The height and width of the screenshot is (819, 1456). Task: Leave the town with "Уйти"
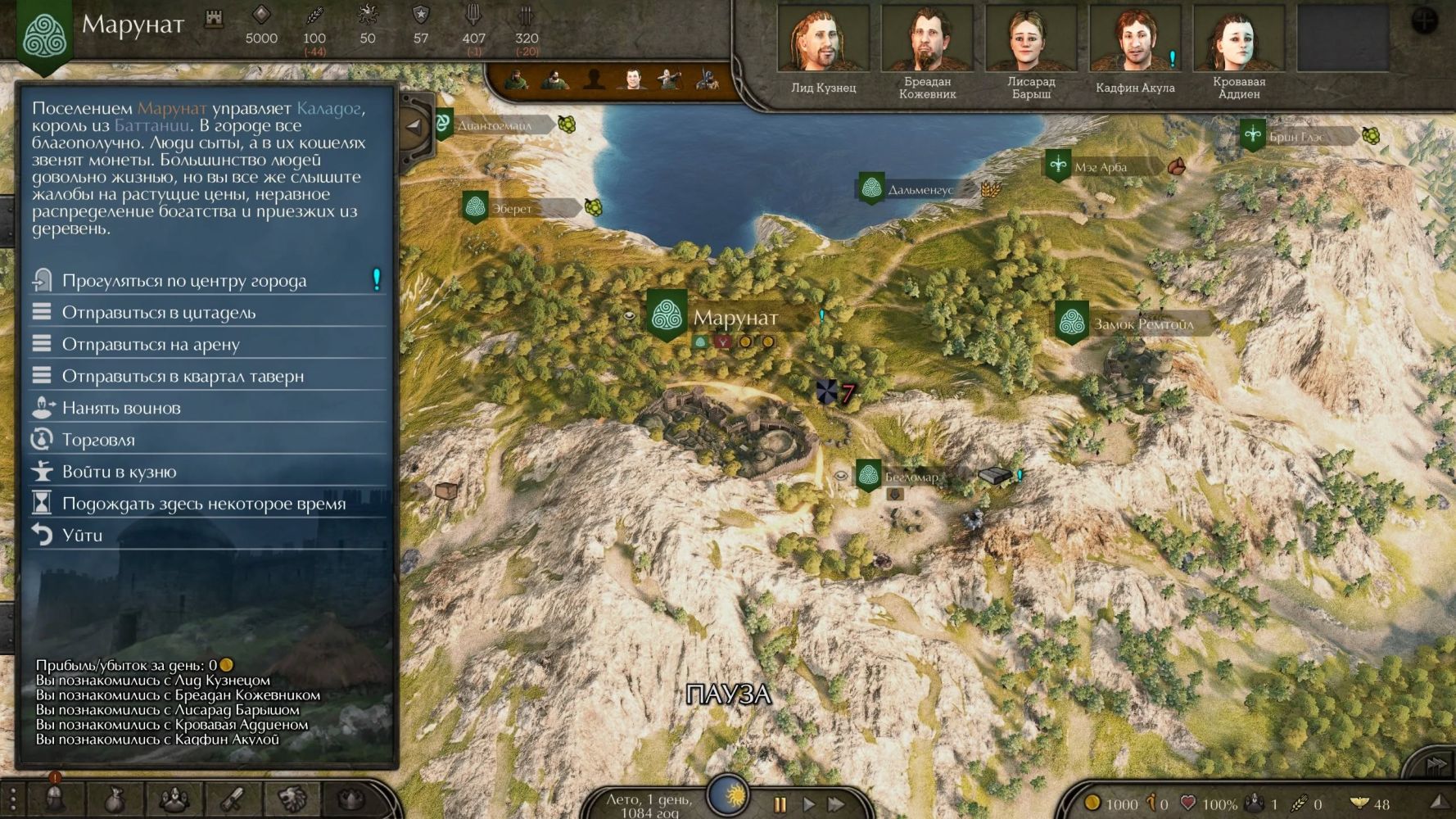[82, 536]
